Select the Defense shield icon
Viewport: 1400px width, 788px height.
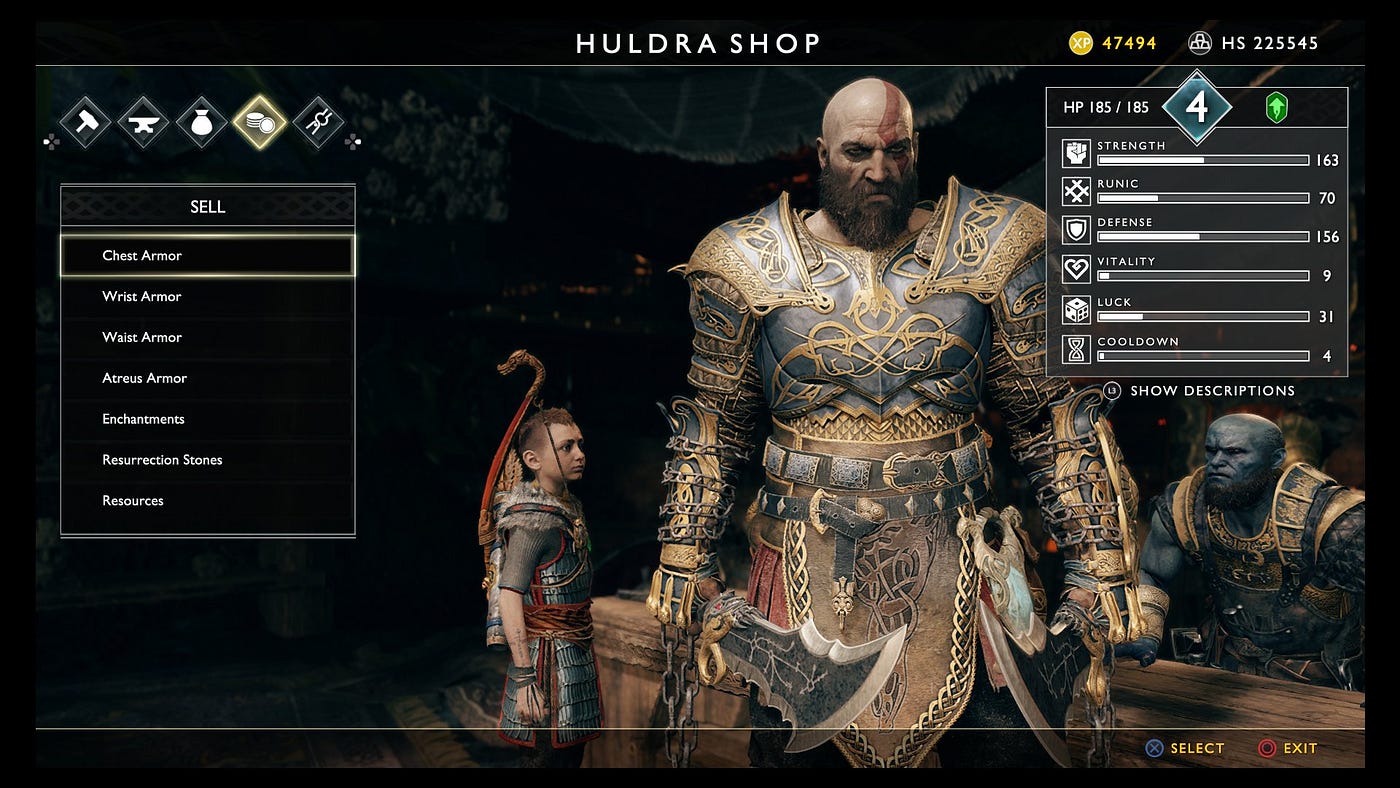point(1076,230)
